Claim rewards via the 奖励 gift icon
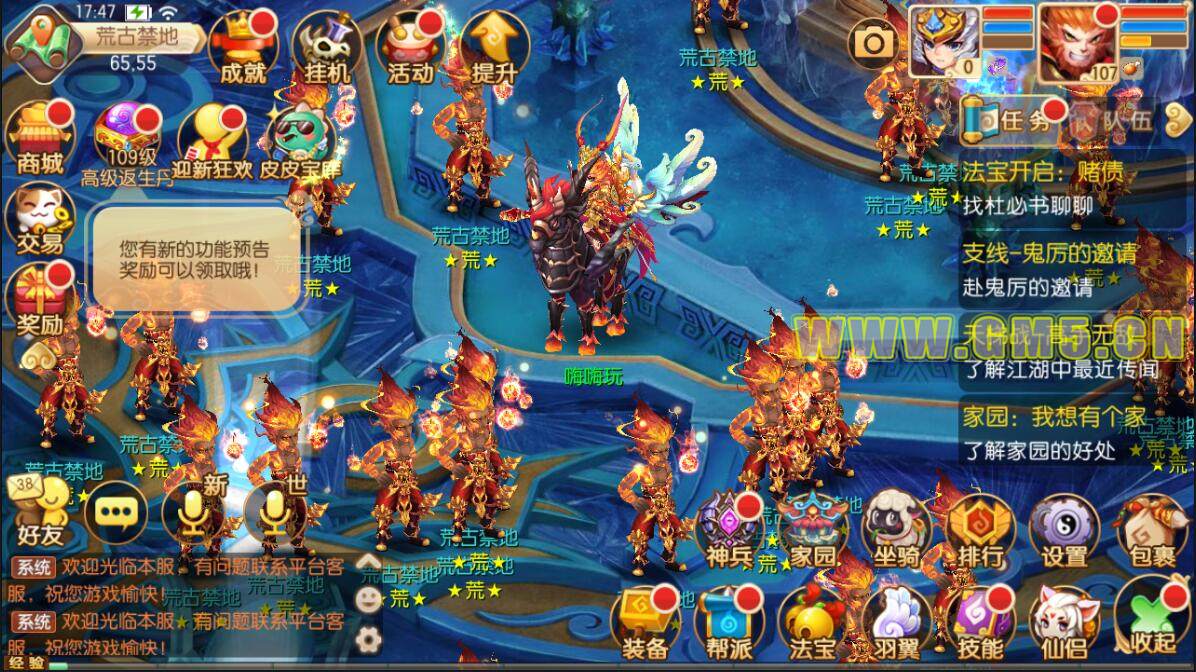 coord(39,298)
